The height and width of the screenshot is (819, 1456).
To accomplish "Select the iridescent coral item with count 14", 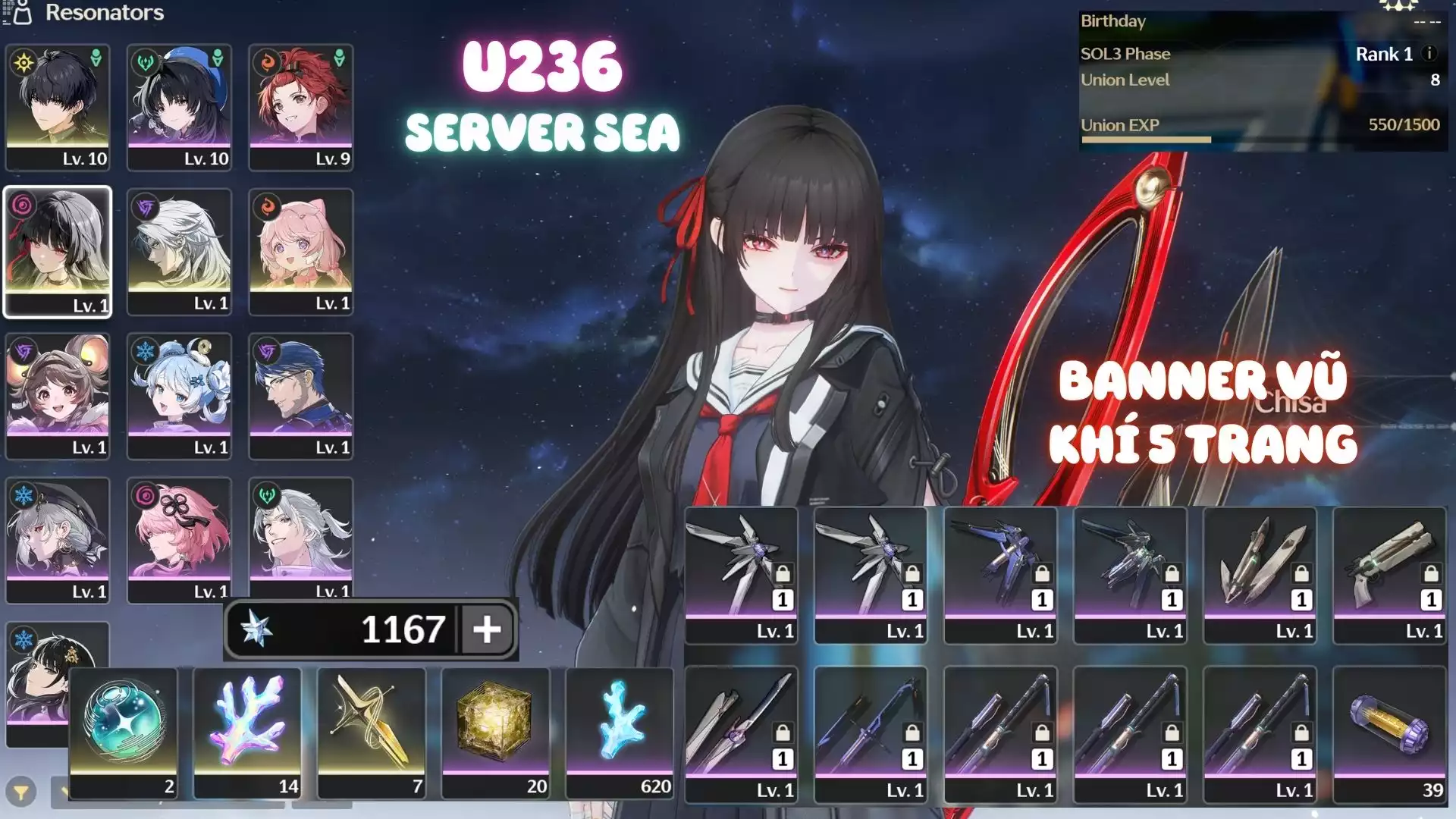I will click(247, 733).
